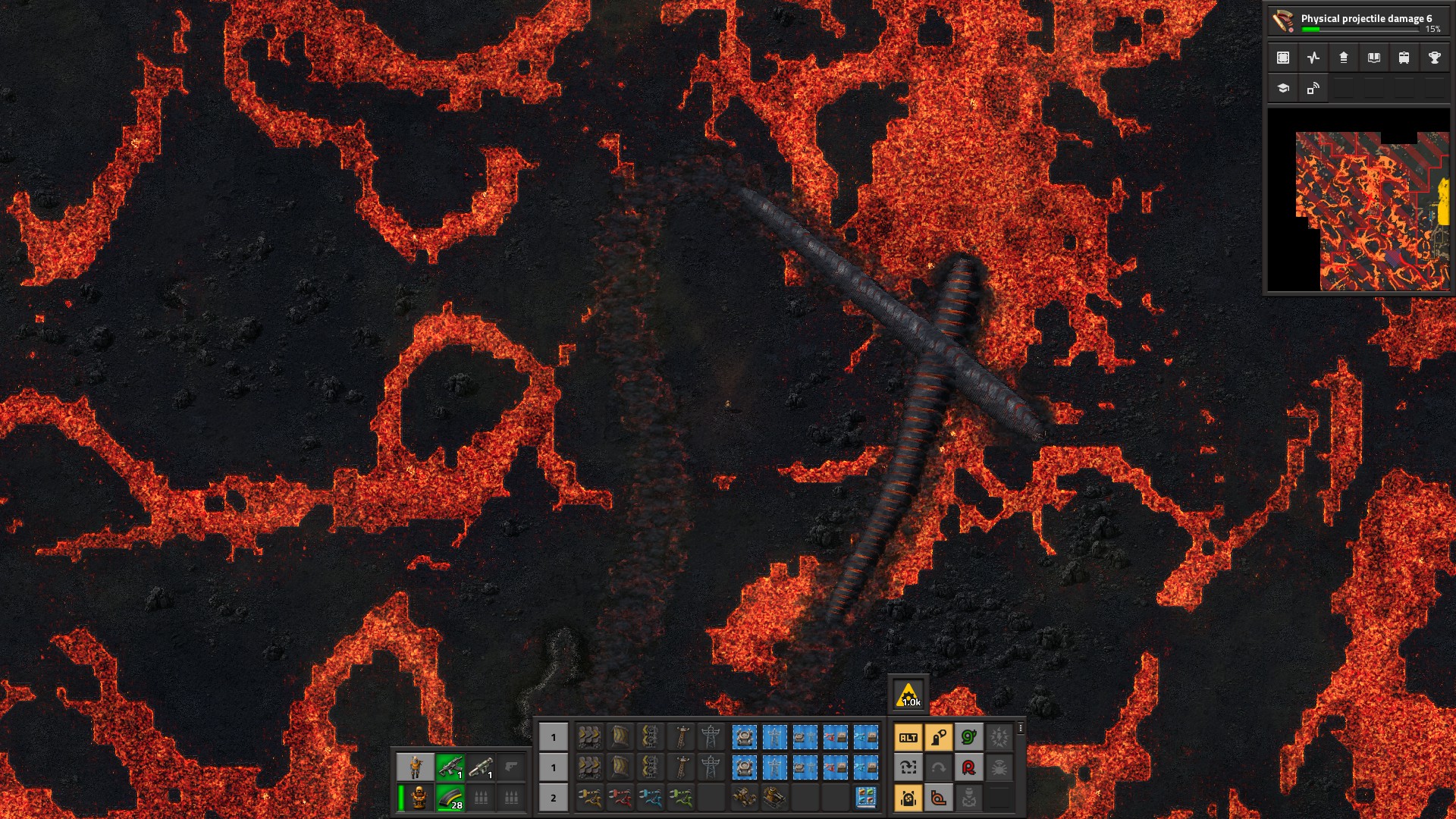Select the red wire shortcut
The image size is (1456, 819).
tap(969, 767)
